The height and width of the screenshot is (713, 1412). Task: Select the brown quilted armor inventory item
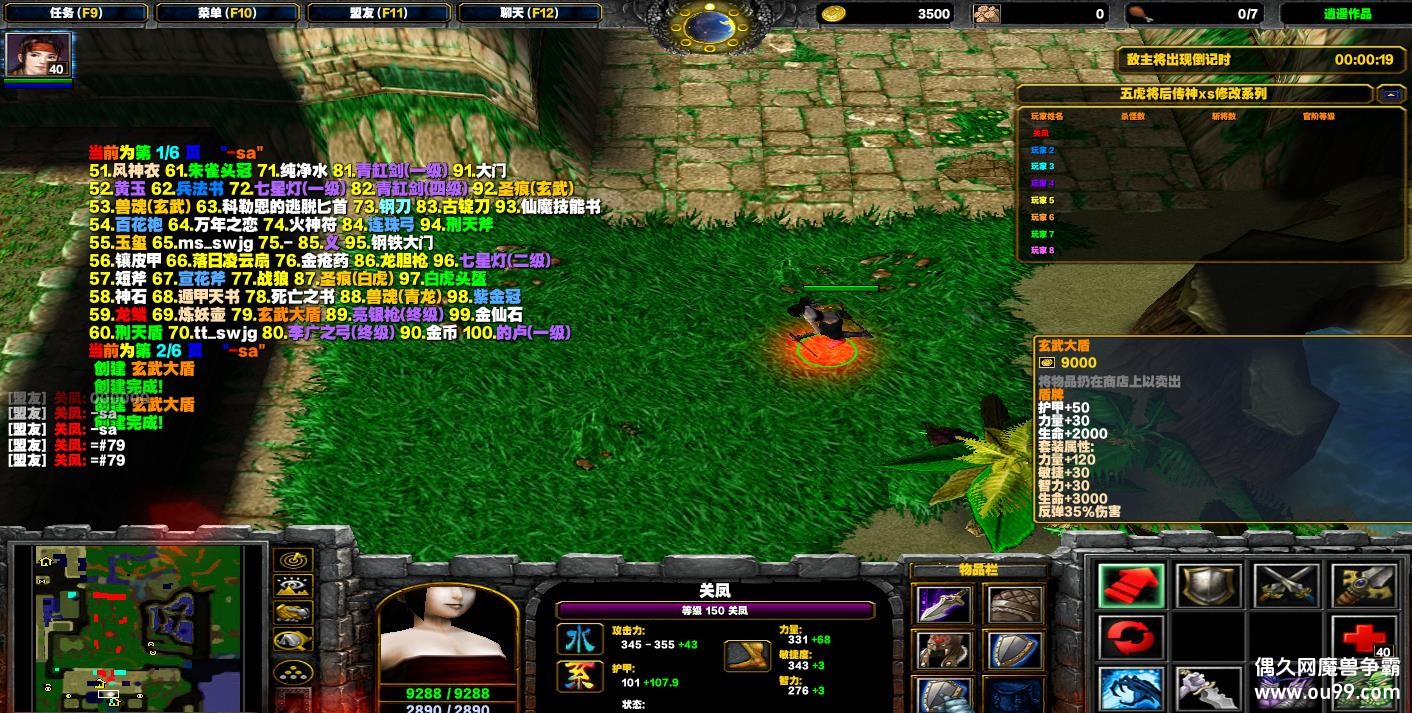(1015, 604)
